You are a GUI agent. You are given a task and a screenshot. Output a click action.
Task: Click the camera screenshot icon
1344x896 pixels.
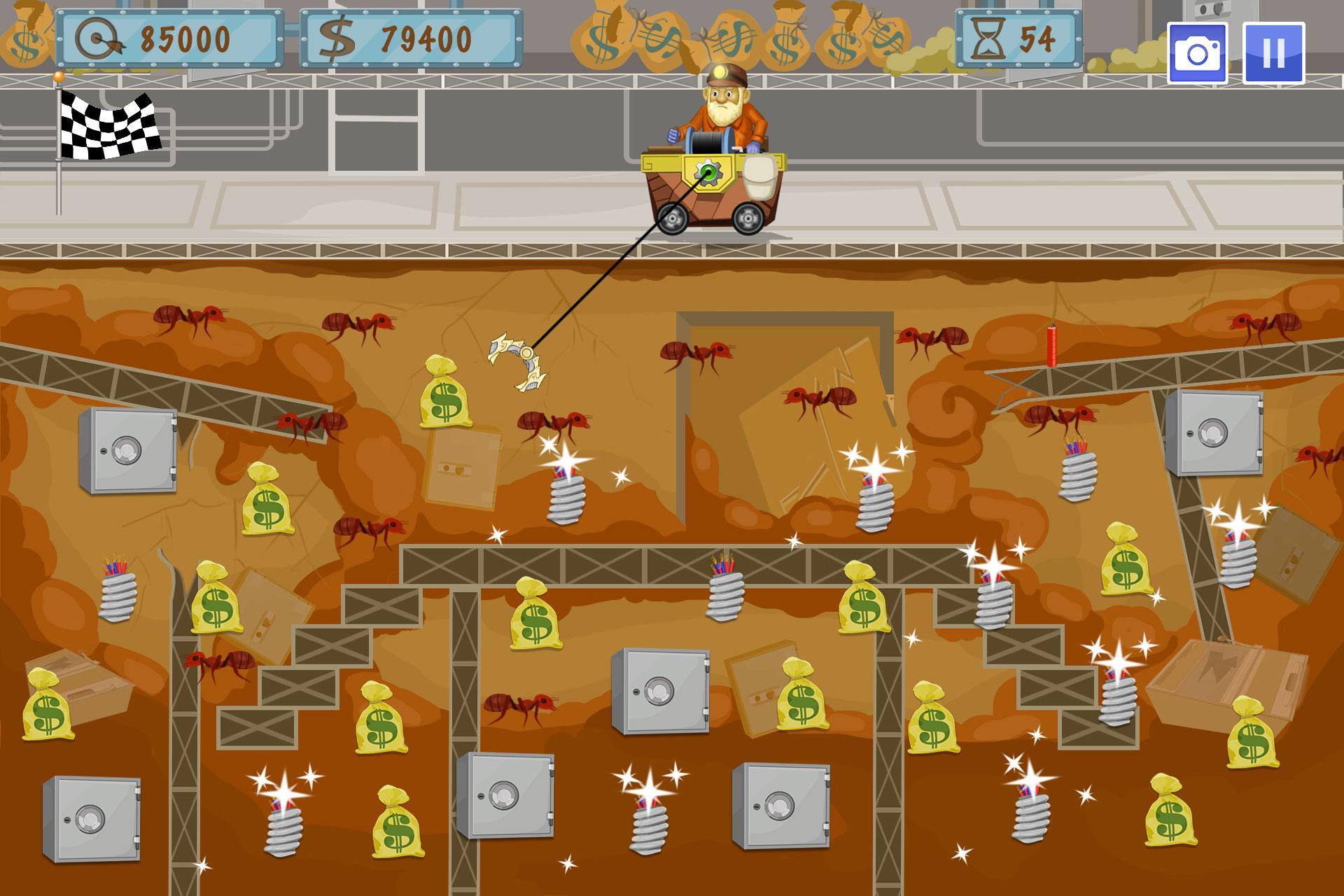[x=1197, y=52]
